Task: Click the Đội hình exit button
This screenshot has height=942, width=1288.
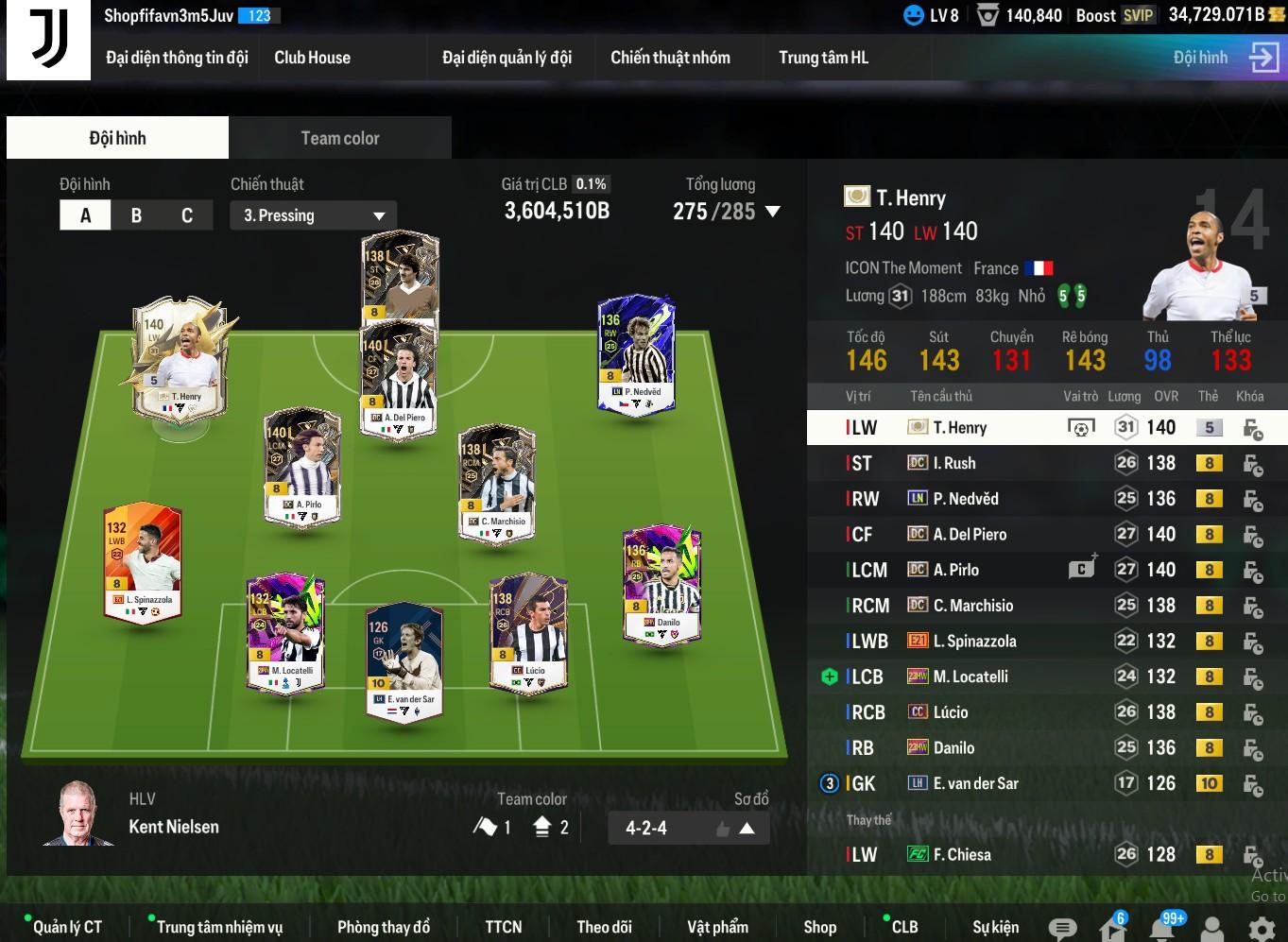Action: [x=1262, y=58]
